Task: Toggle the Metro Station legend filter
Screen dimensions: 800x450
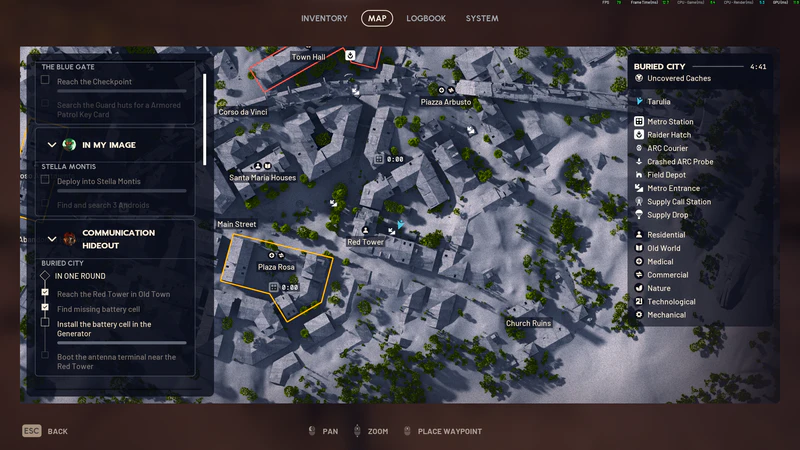Action: pos(669,122)
